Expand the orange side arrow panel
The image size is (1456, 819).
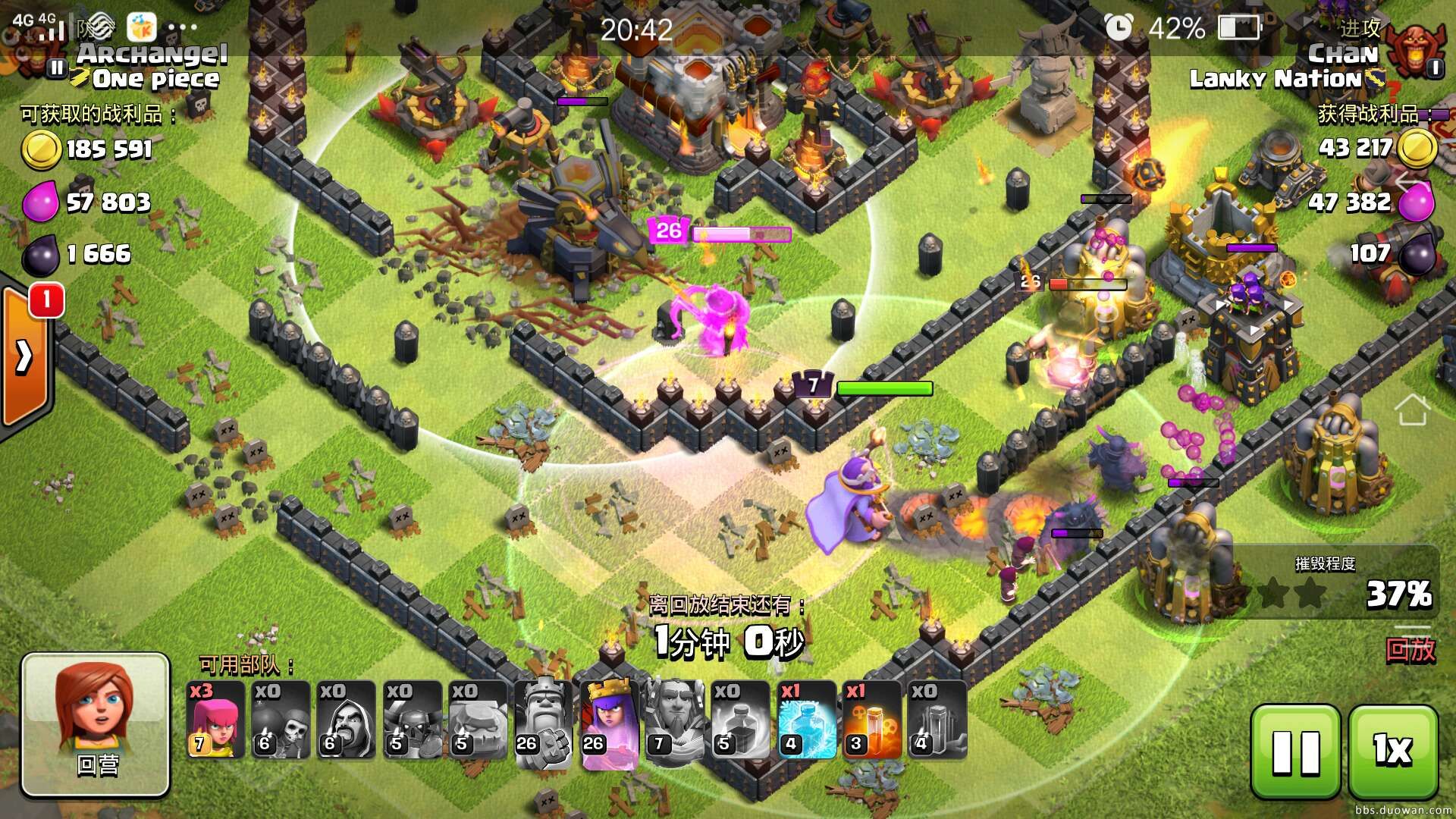pos(25,356)
